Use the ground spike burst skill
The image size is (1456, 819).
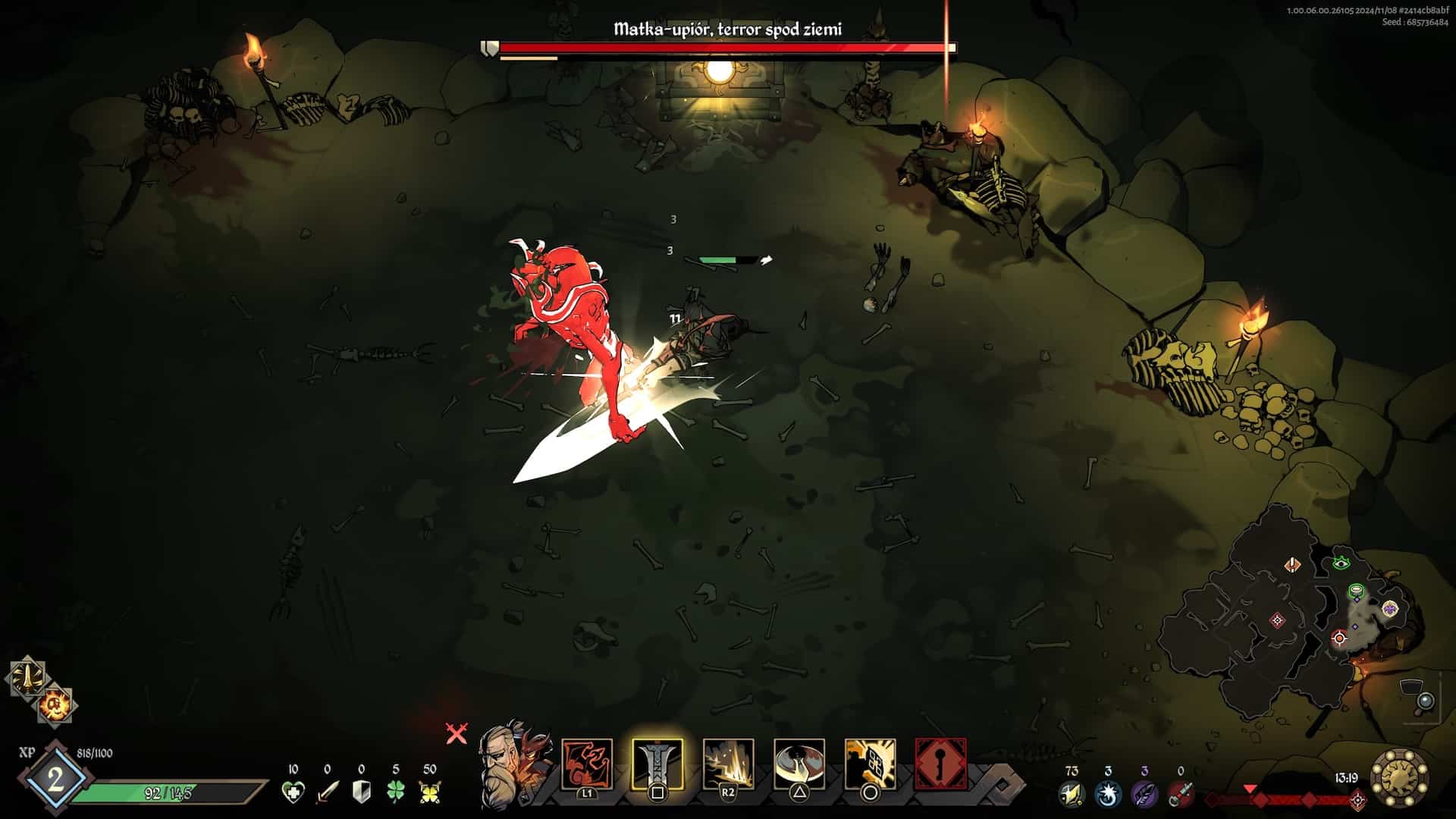pyautogui.click(x=728, y=764)
